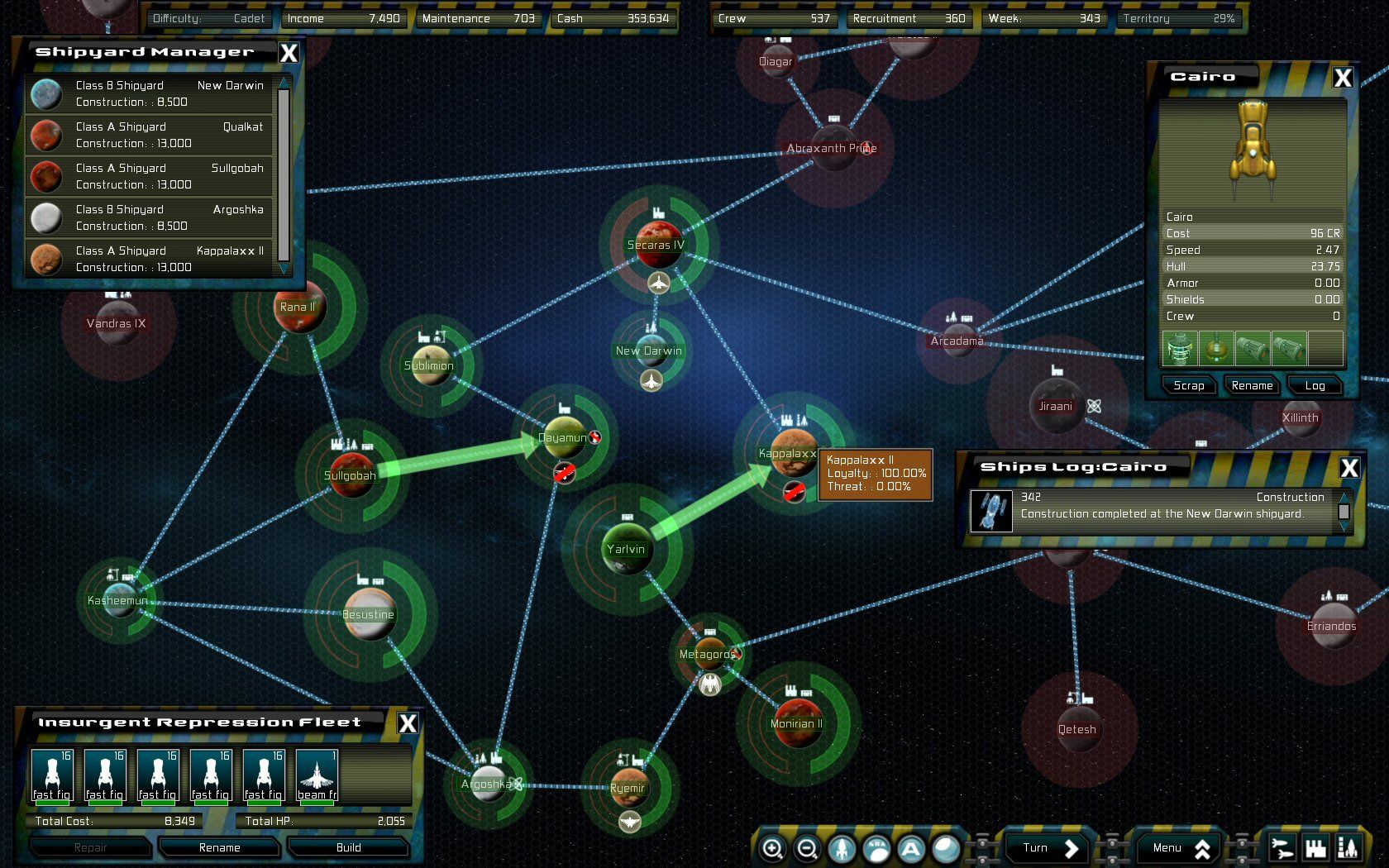Select Cairo's yellow orb module slot

click(1216, 349)
